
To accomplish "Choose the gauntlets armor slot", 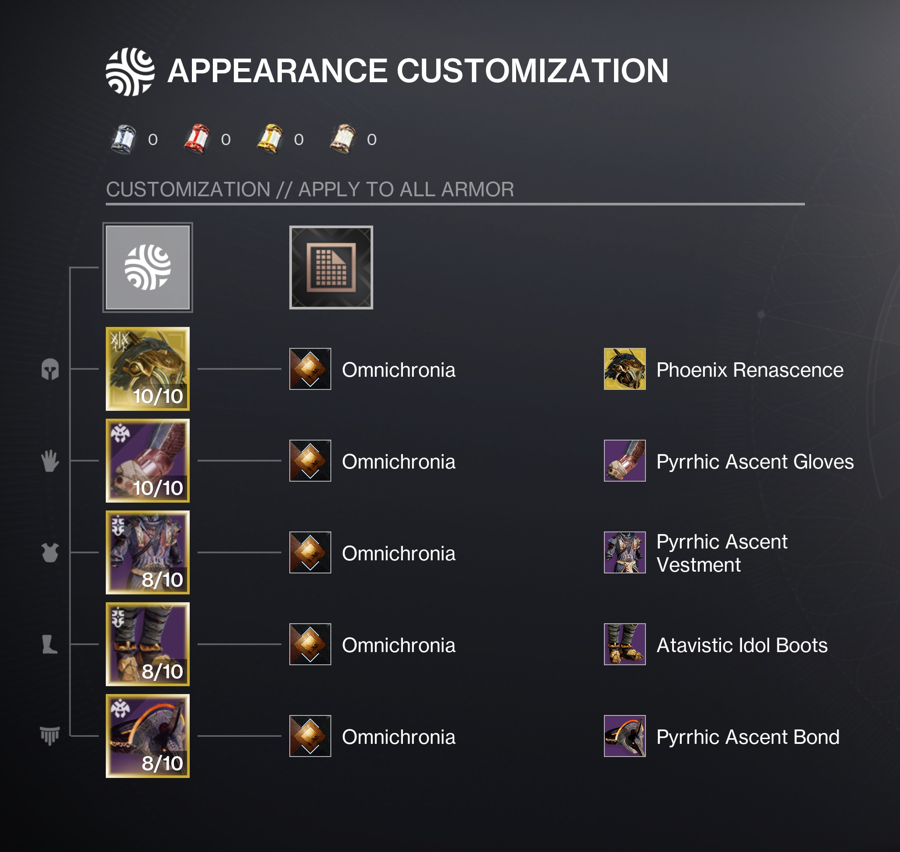I will coord(148,461).
